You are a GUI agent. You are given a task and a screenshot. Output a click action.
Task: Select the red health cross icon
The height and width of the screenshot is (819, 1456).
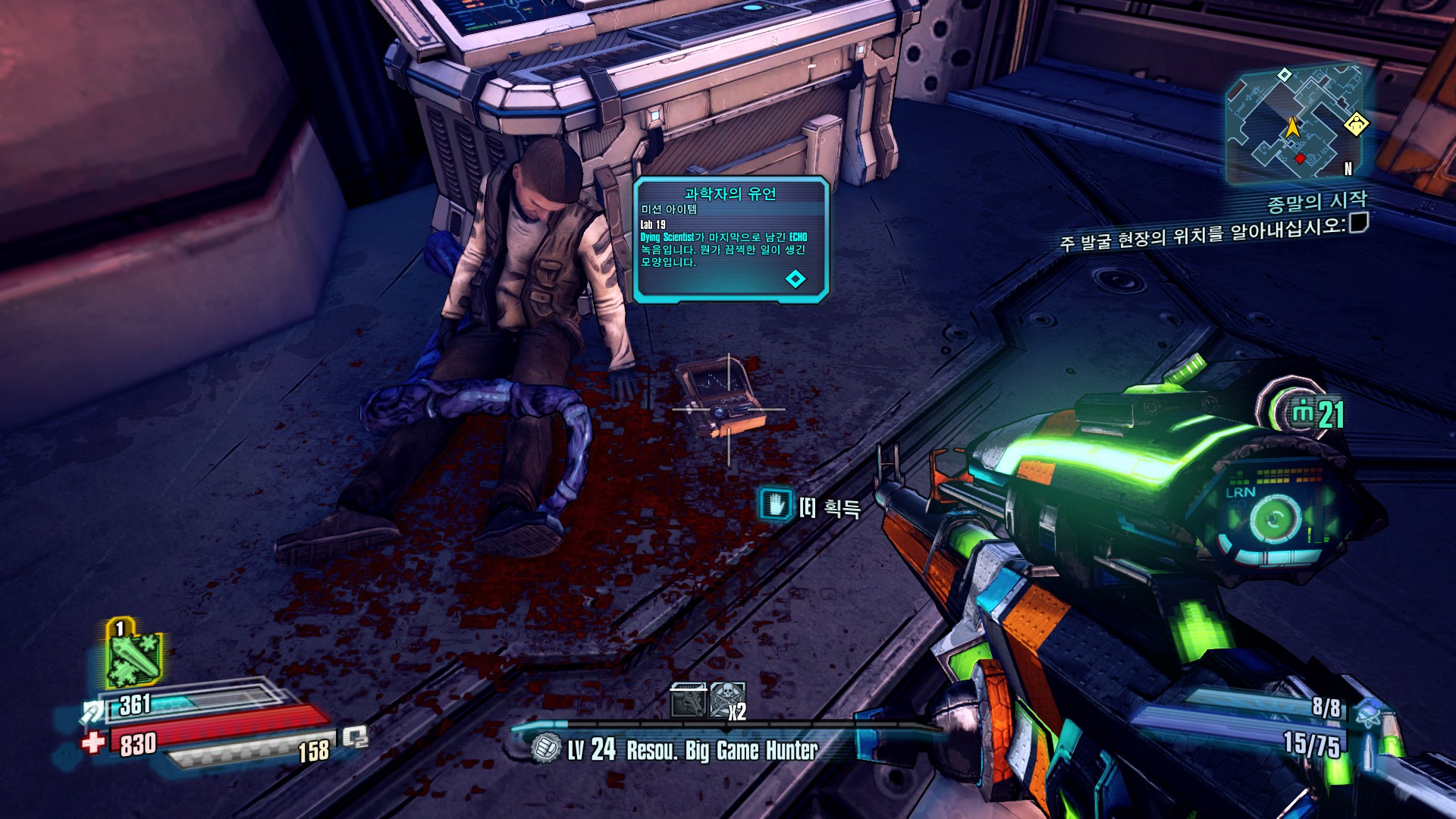pyautogui.click(x=93, y=741)
